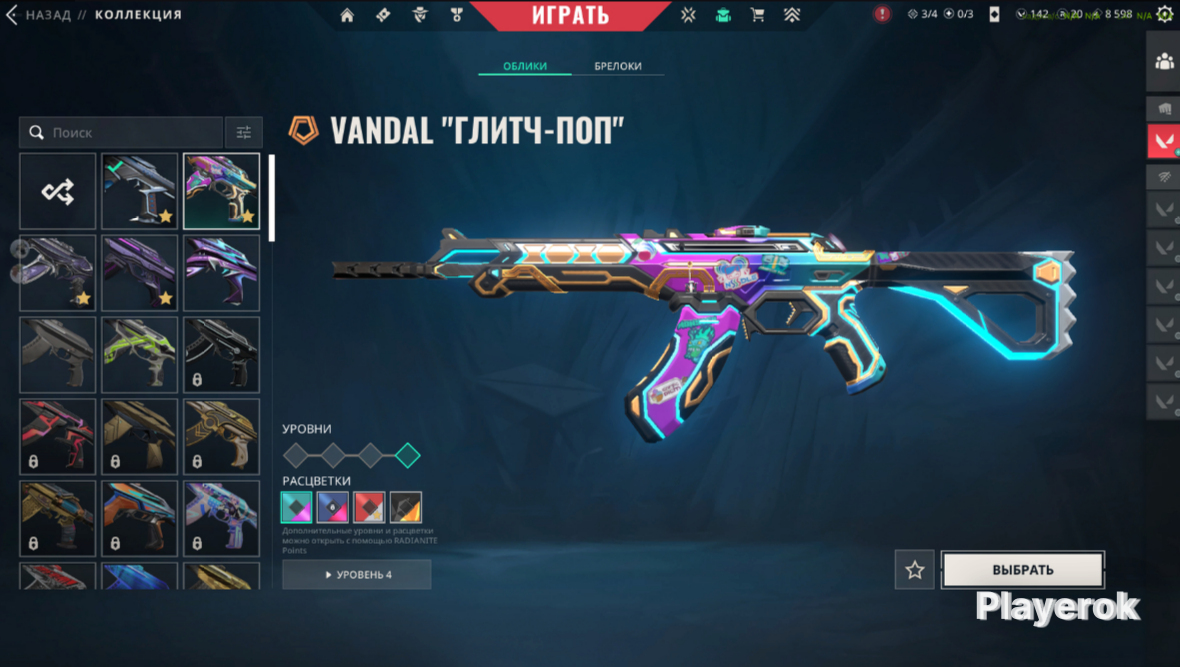The width and height of the screenshot is (1180, 667).
Task: Equip the skin with ВЫБРАТЬ
Action: [x=1023, y=570]
